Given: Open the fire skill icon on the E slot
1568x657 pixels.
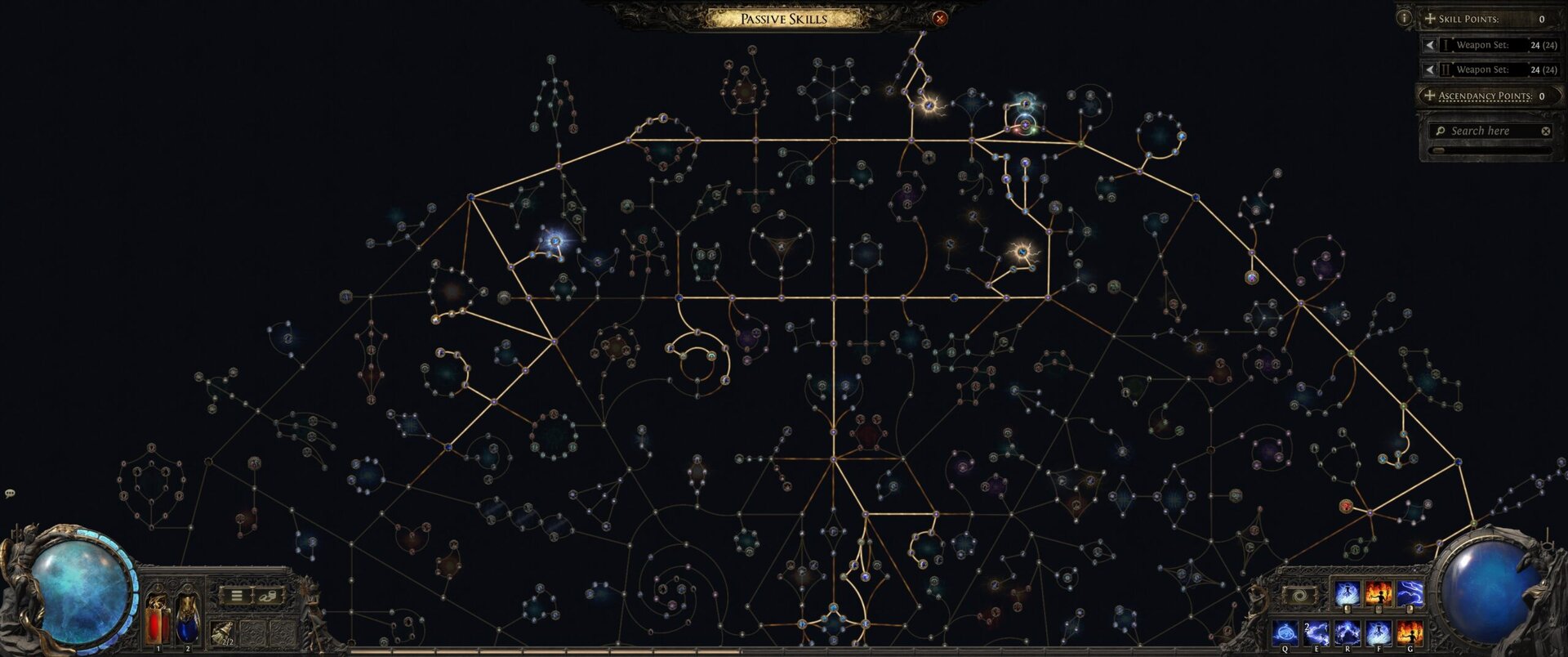Looking at the screenshot, I should point(1316,633).
